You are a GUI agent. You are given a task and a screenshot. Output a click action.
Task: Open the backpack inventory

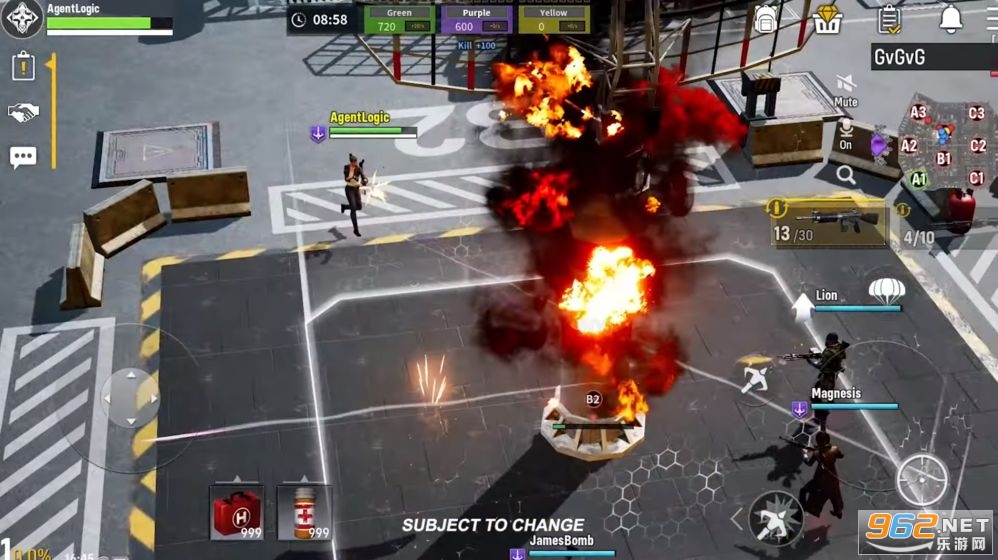(x=766, y=18)
